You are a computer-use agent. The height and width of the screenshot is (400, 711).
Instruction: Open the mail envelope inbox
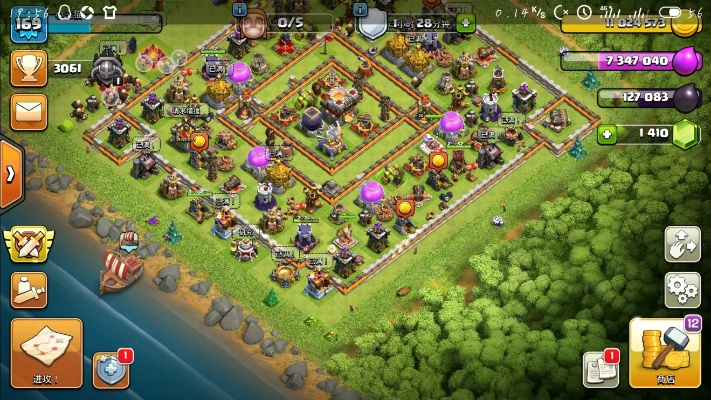(28, 110)
